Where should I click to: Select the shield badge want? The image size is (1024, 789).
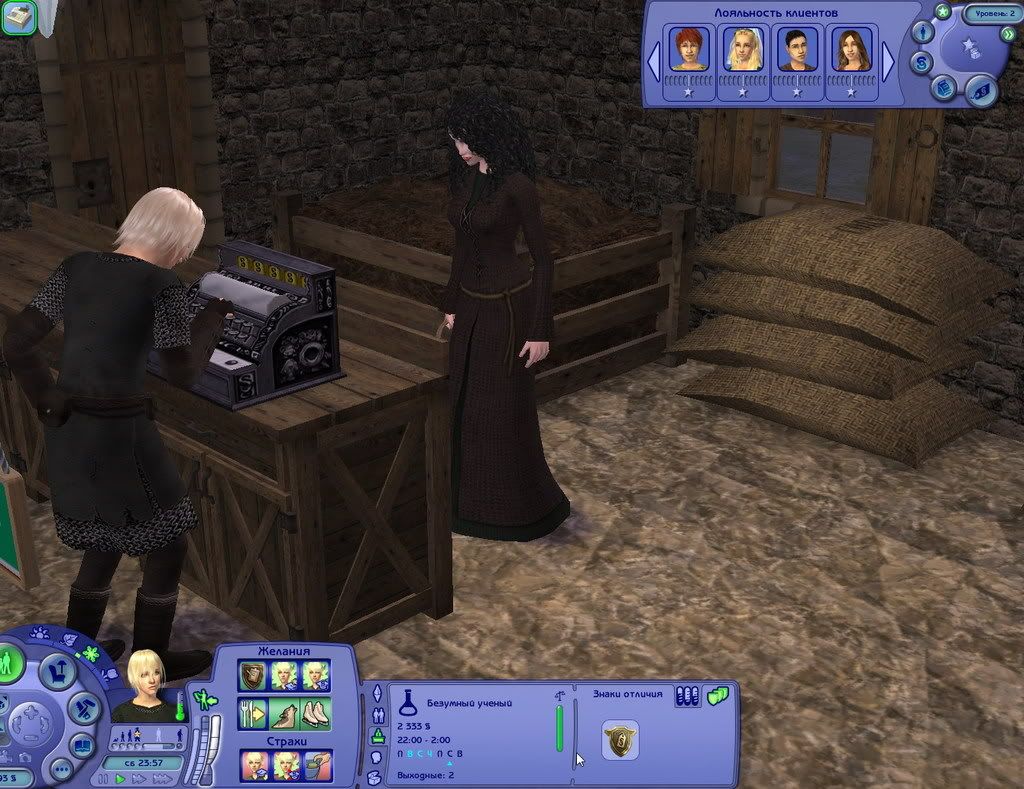click(x=252, y=676)
